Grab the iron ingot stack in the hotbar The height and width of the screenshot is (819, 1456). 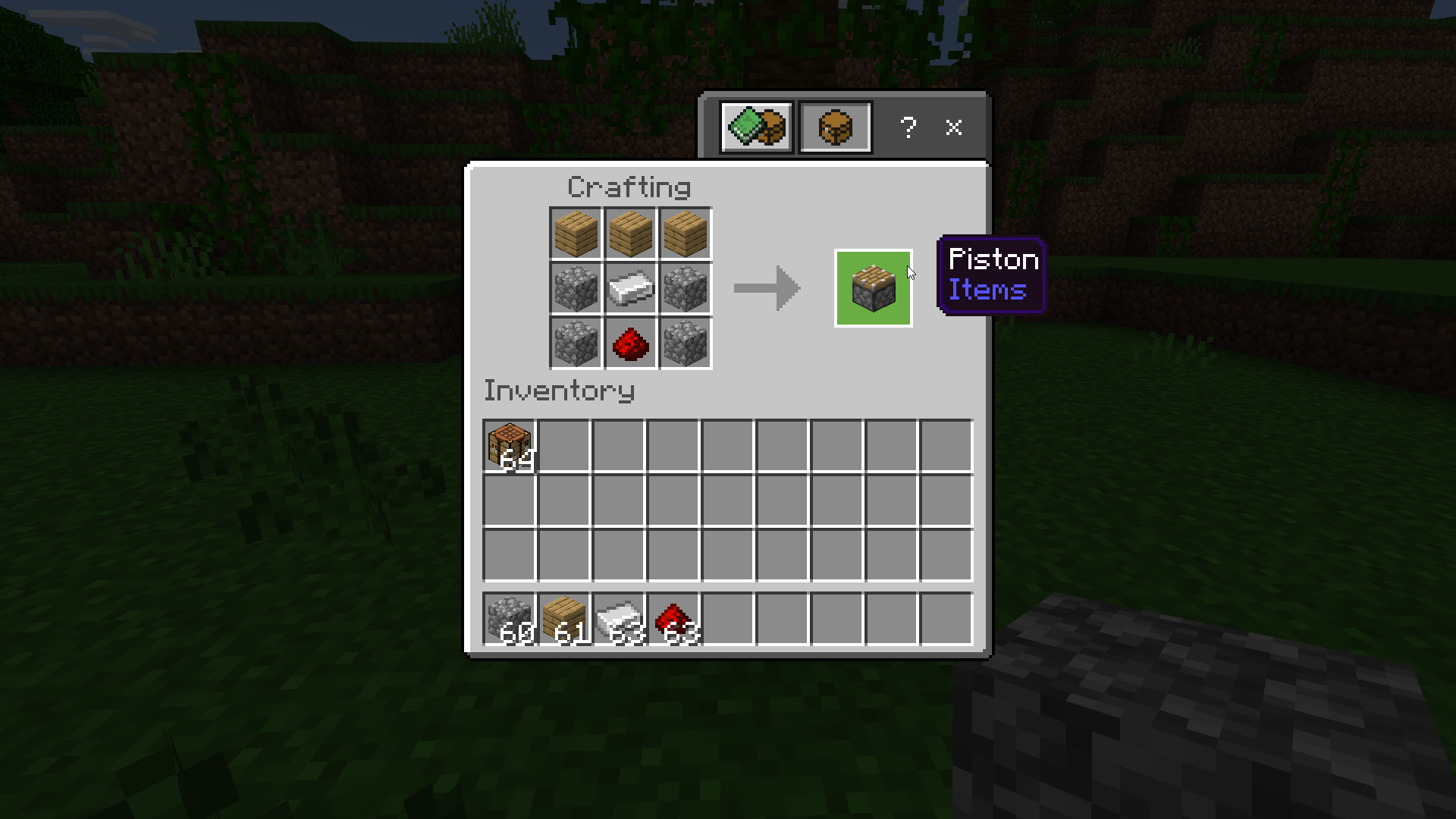point(619,620)
